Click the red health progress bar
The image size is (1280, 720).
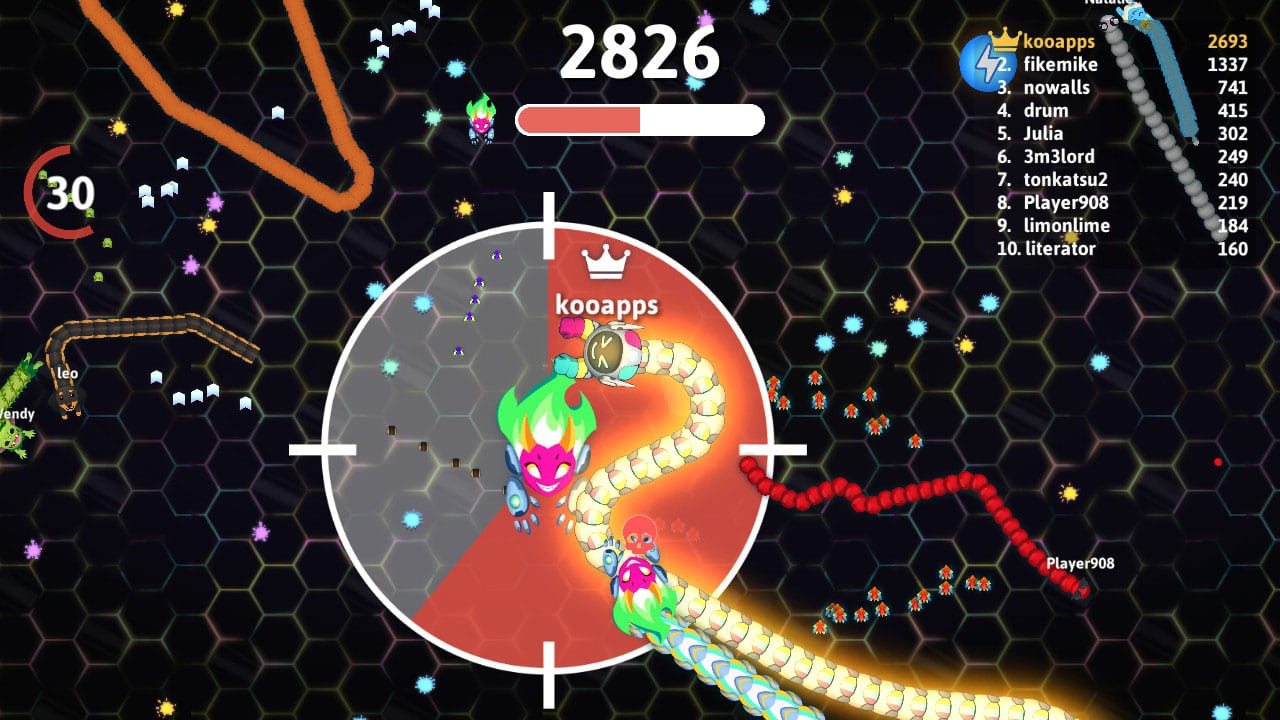580,119
